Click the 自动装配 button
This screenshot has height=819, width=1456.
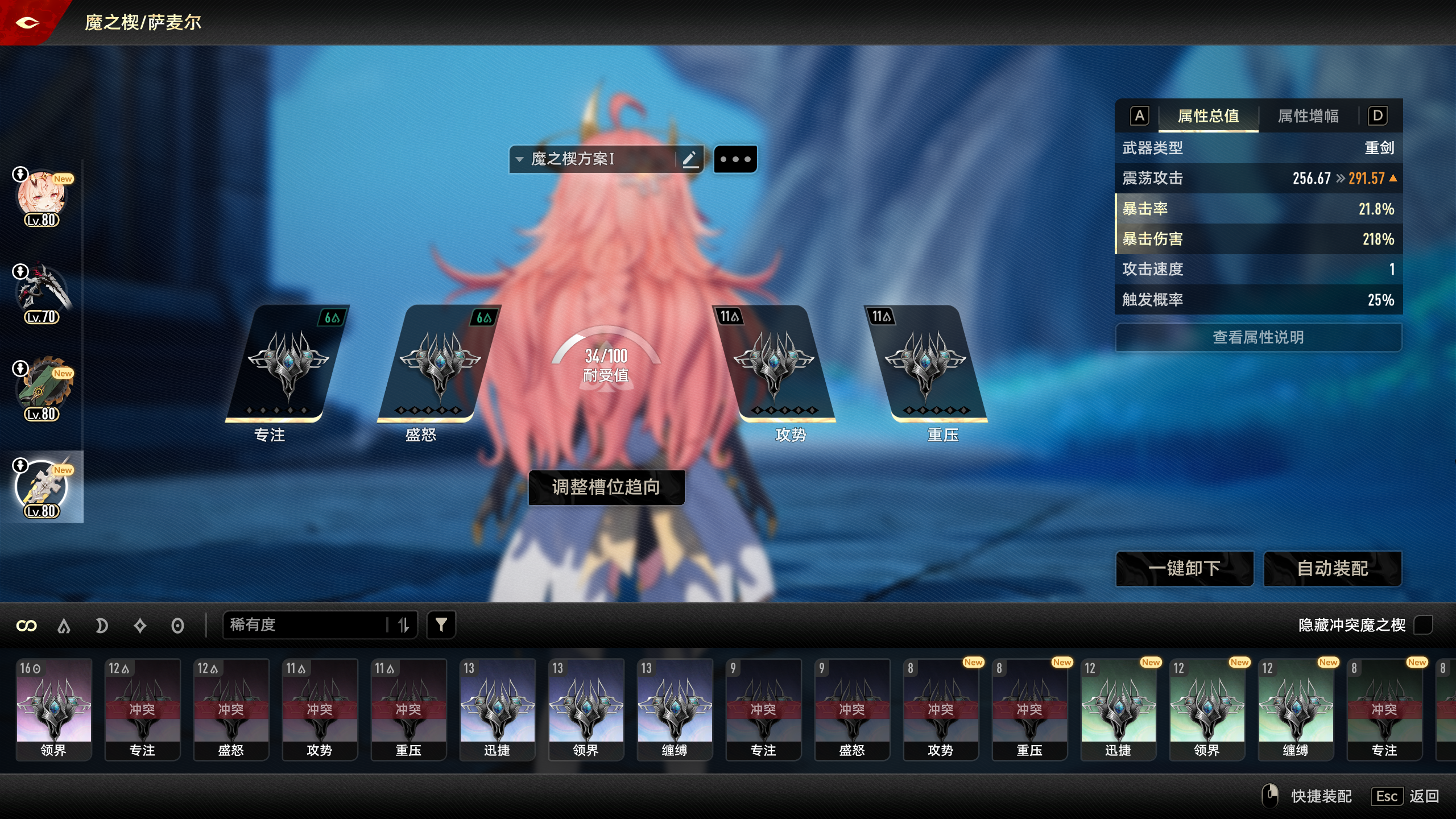(x=1333, y=569)
